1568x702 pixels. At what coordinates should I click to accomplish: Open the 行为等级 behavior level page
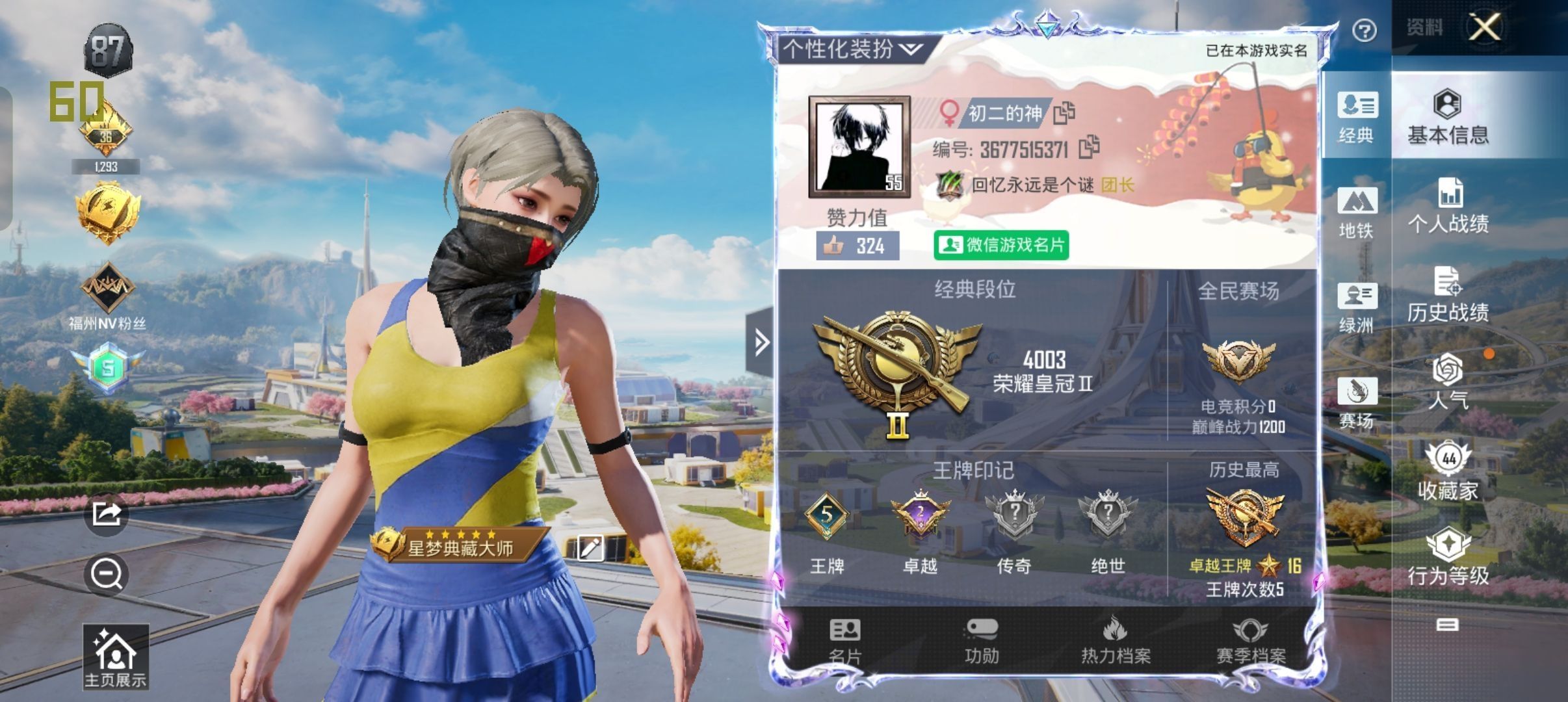pos(1448,557)
